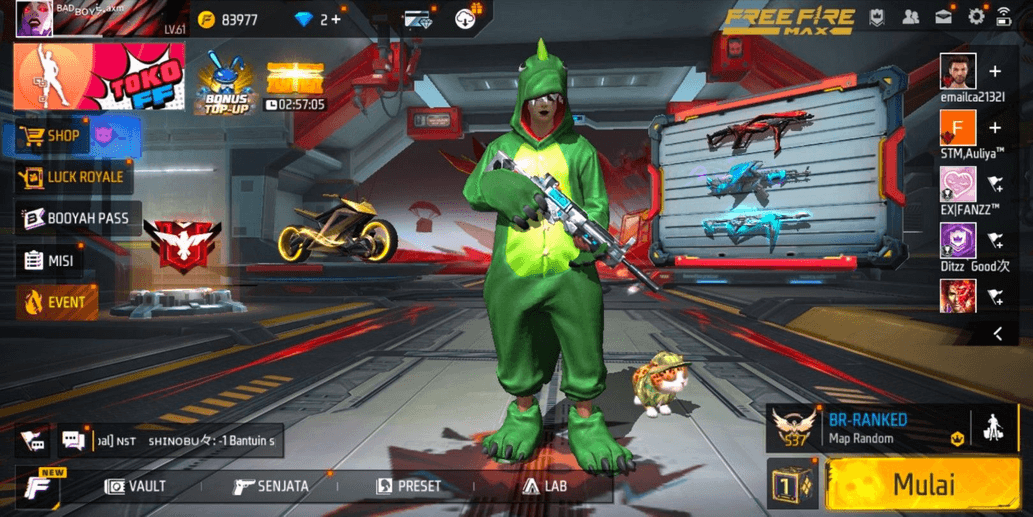Open the BOOYAH PASS
Viewport: 1033px width, 517px height.
coord(78,218)
